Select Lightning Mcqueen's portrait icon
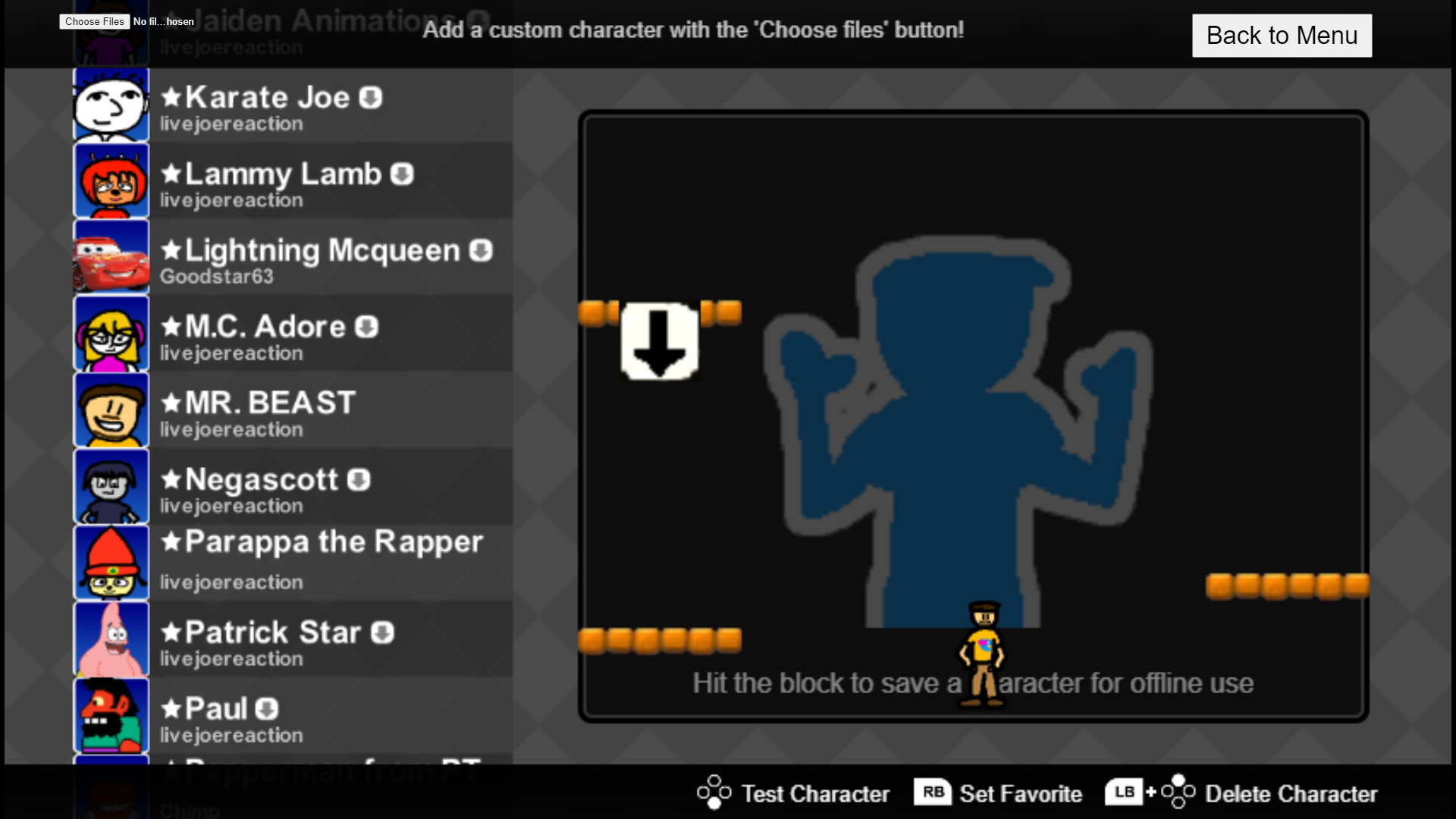Image resolution: width=1456 pixels, height=819 pixels. click(x=111, y=258)
